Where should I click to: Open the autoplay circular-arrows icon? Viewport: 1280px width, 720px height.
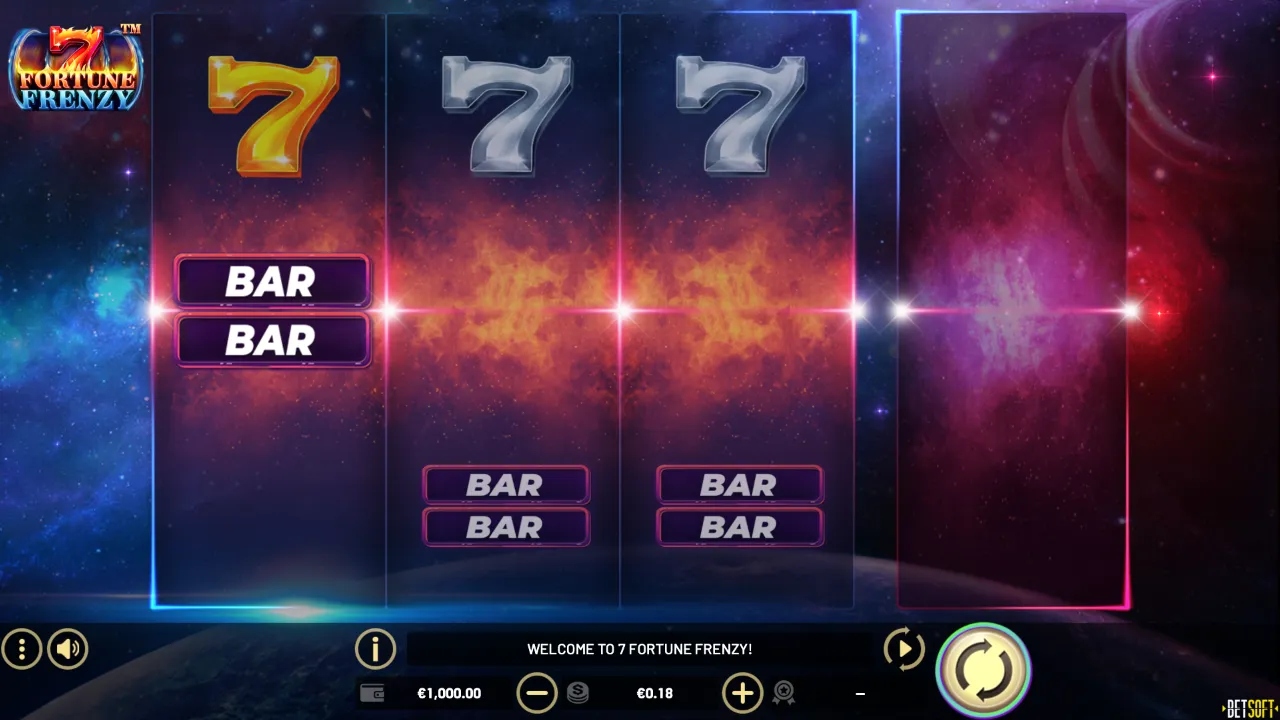904,649
